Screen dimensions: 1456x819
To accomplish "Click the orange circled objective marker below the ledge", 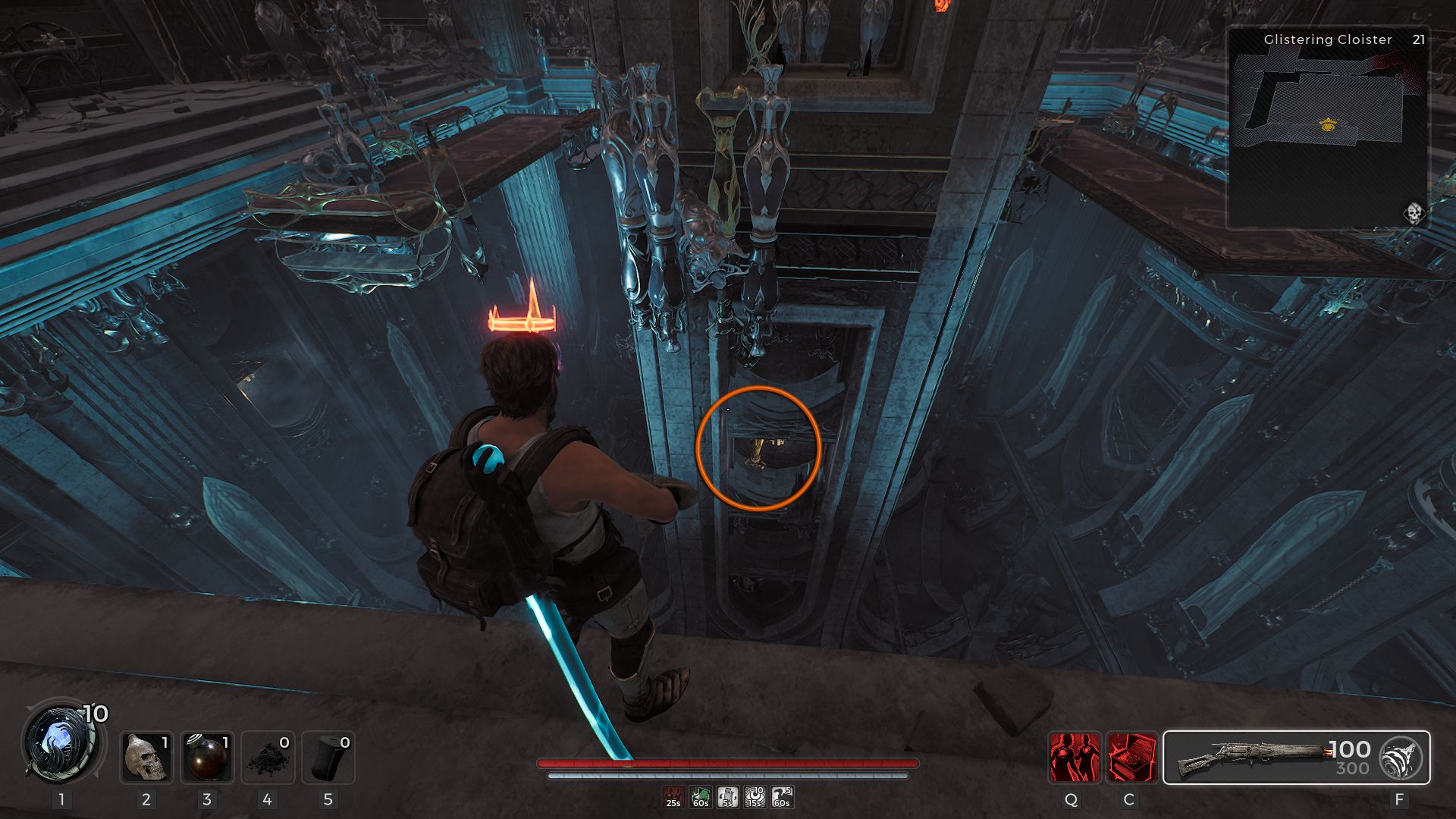I will click(x=757, y=448).
